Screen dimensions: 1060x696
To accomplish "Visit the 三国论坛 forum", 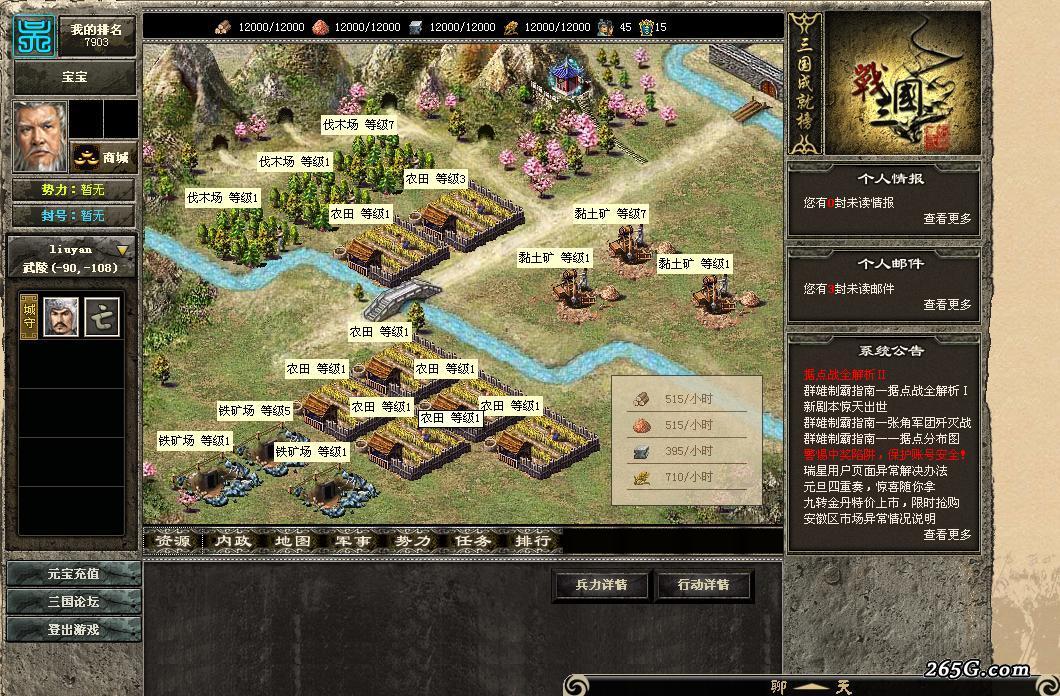I will [x=74, y=602].
